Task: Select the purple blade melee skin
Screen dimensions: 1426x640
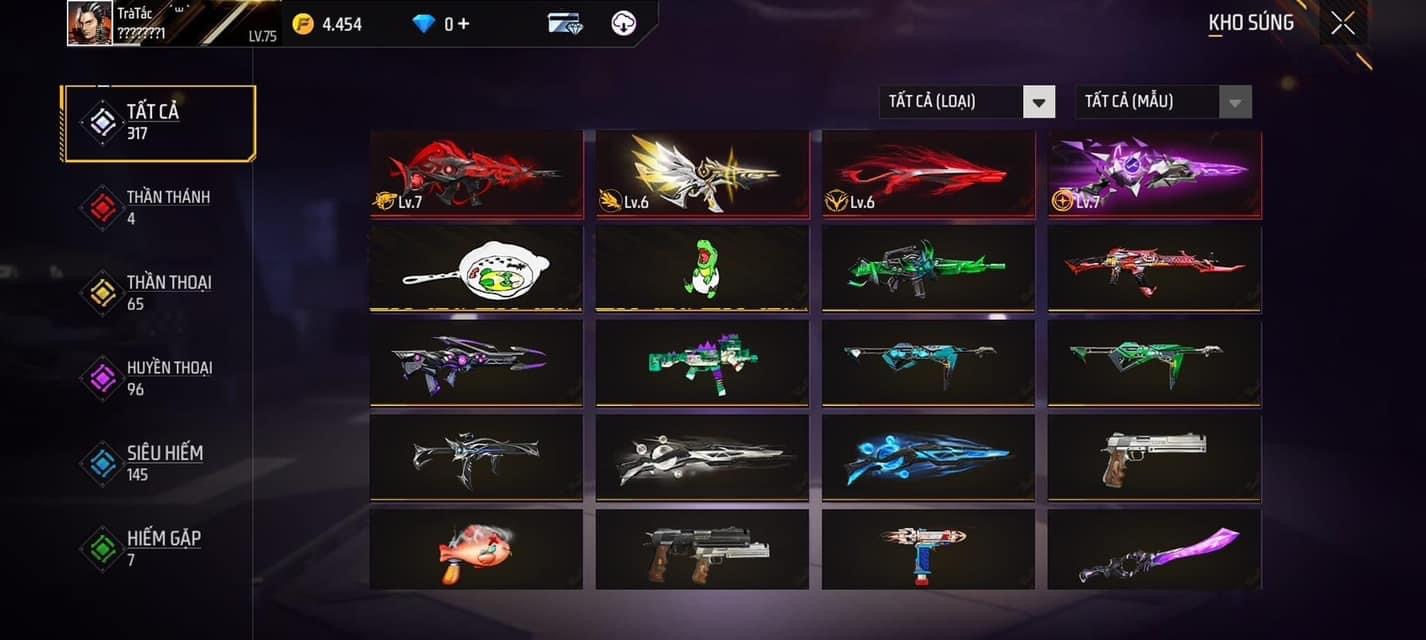Action: pyautogui.click(x=1154, y=550)
